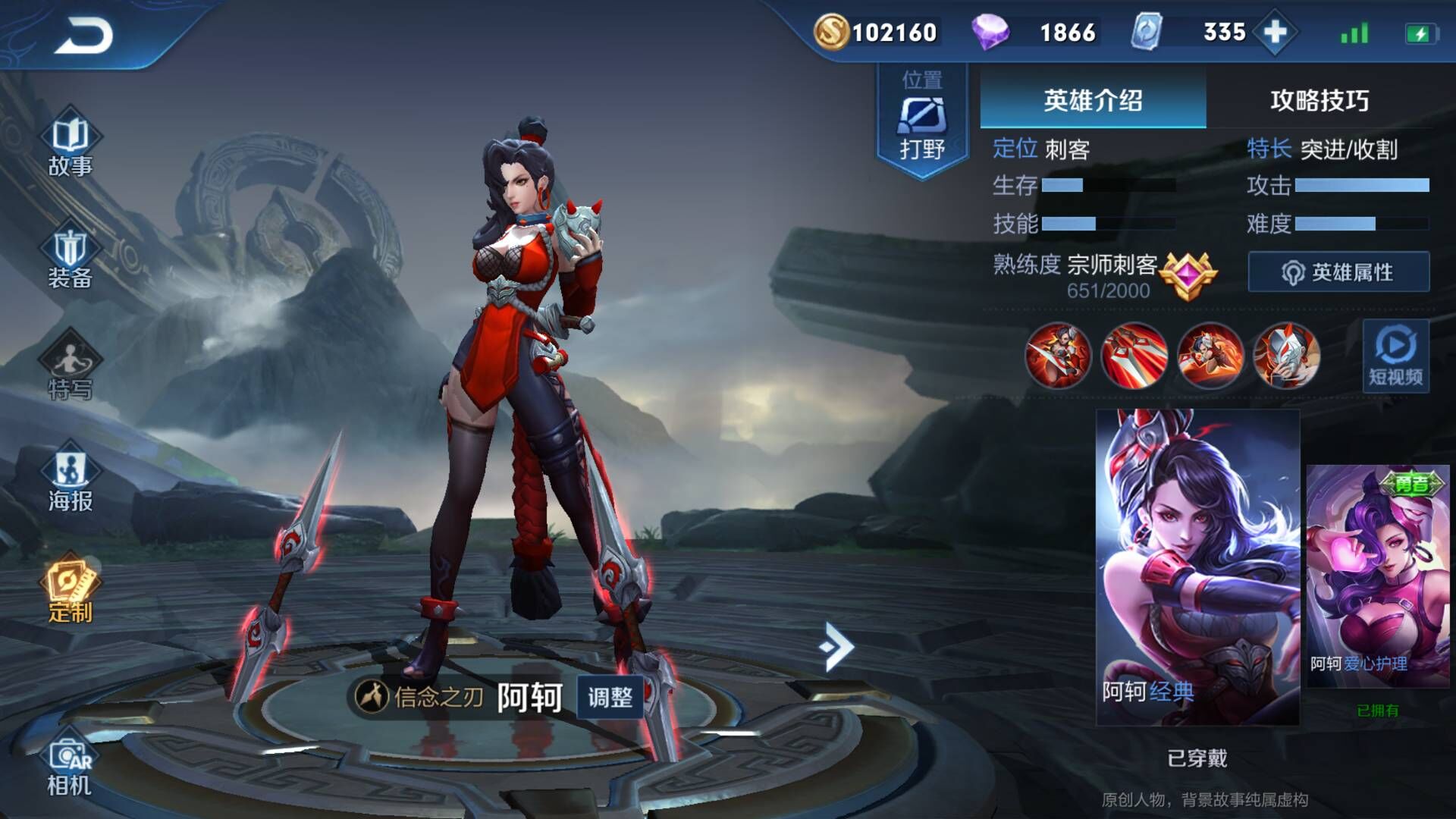This screenshot has width=1456, height=819.
Task: Click the 调整 adjust button
Action: coord(610,697)
